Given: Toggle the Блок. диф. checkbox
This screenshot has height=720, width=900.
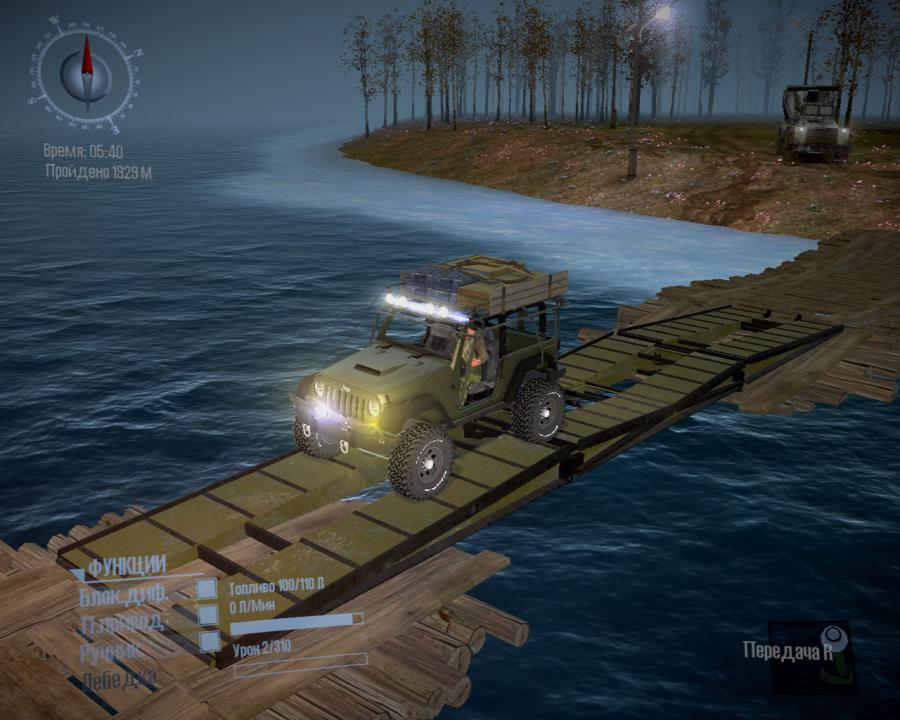Looking at the screenshot, I should pyautogui.click(x=207, y=589).
